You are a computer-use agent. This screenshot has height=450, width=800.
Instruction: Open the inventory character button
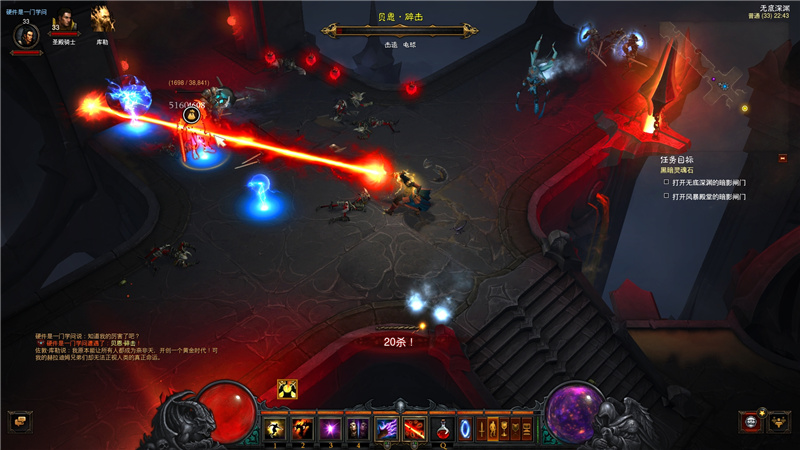tap(494, 429)
